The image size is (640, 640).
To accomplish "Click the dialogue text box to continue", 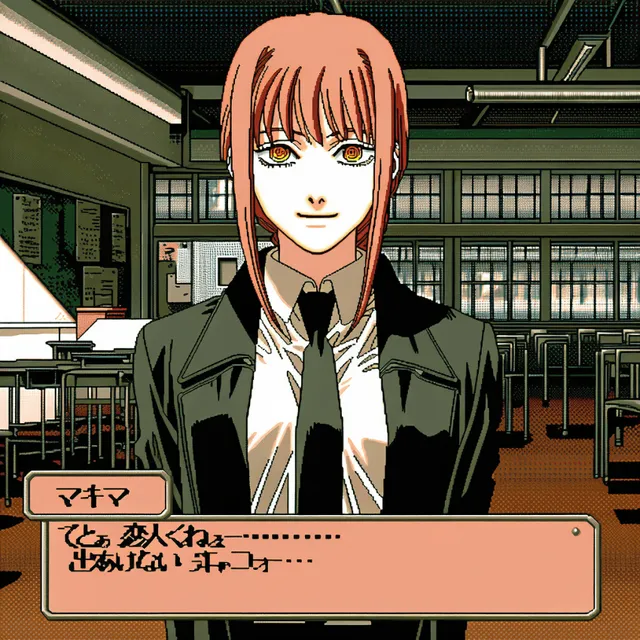I will [x=318, y=564].
